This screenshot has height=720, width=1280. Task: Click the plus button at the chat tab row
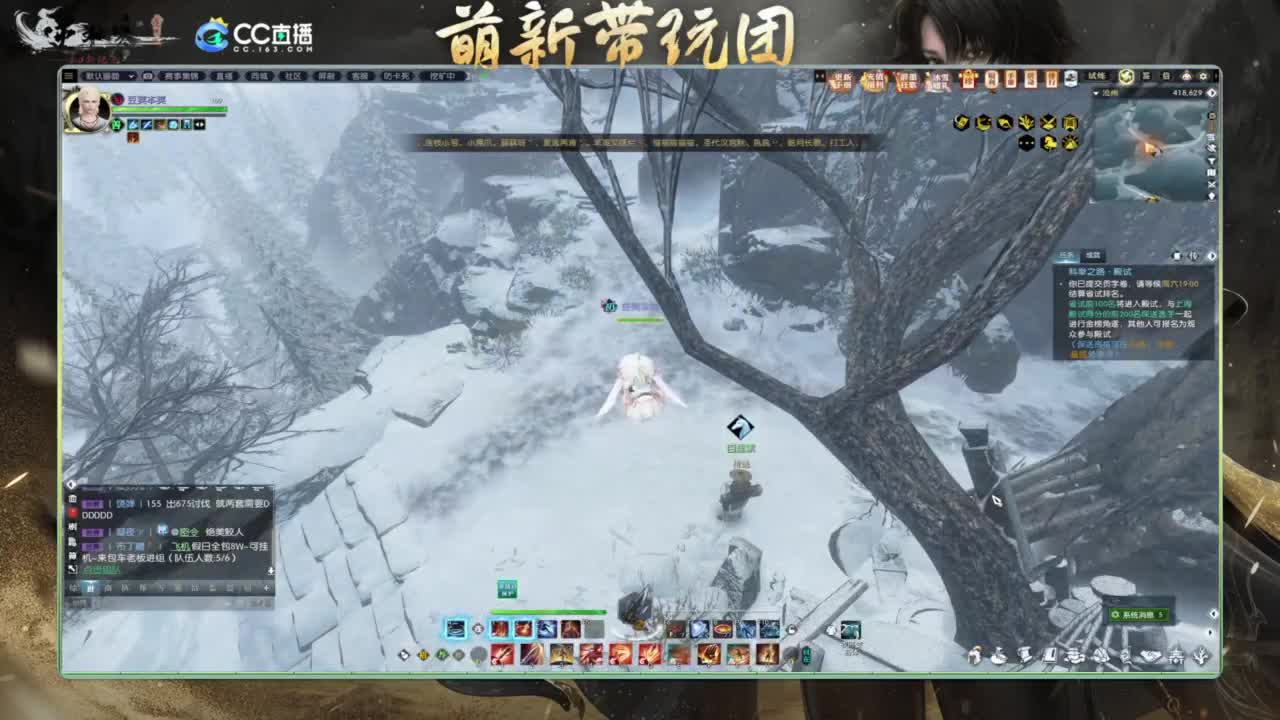266,587
